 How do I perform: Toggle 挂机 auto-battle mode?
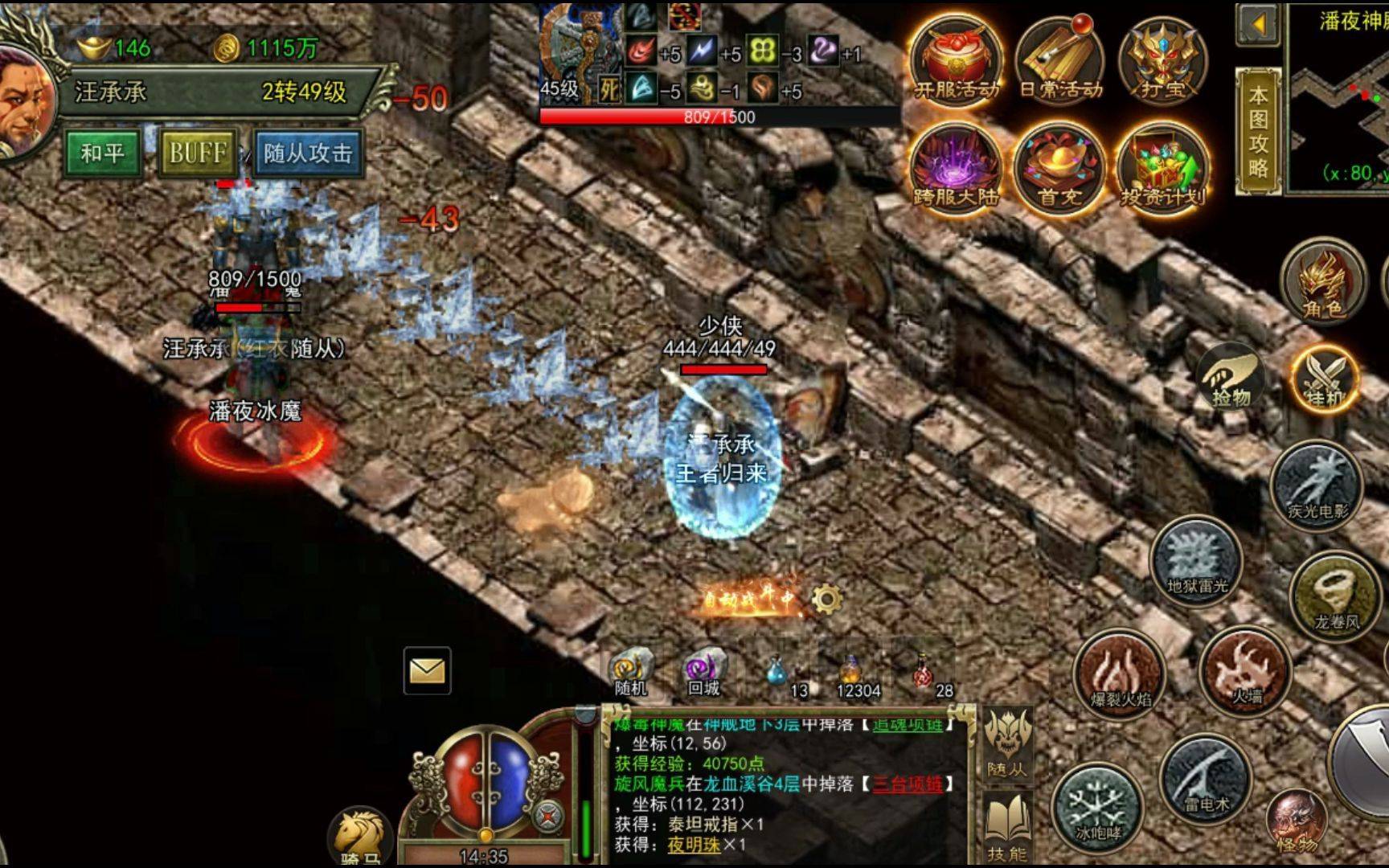pos(1325,379)
